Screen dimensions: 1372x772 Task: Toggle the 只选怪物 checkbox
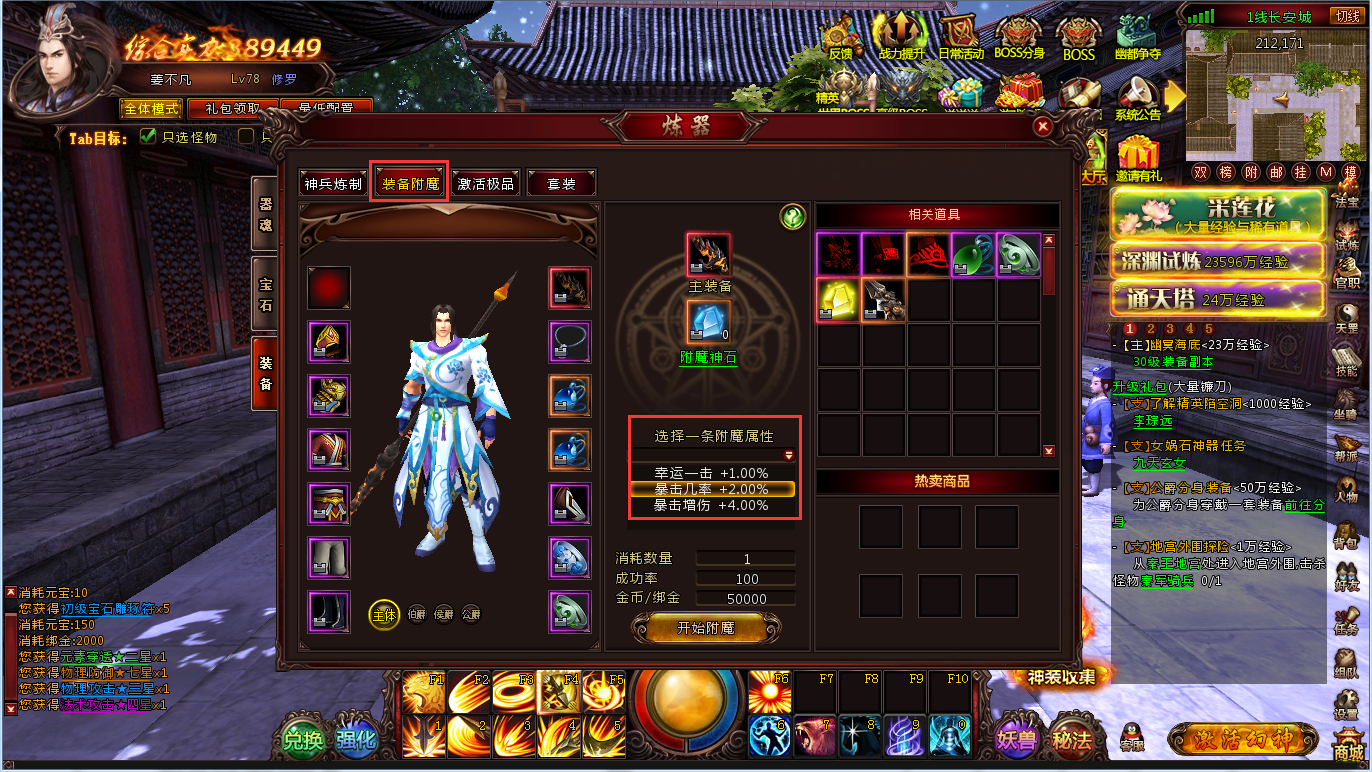tap(148, 137)
